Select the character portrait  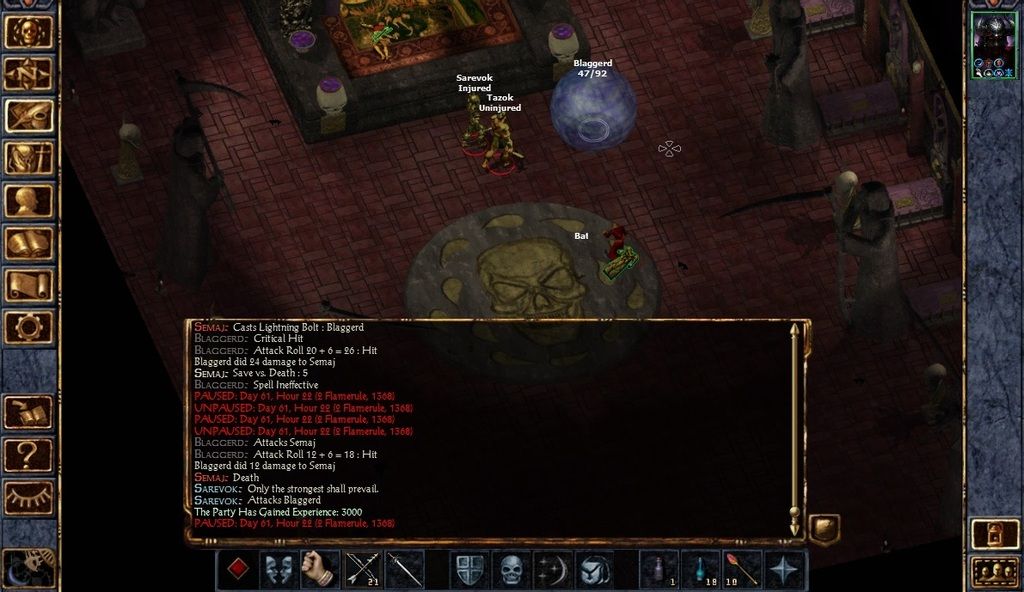[x=994, y=44]
